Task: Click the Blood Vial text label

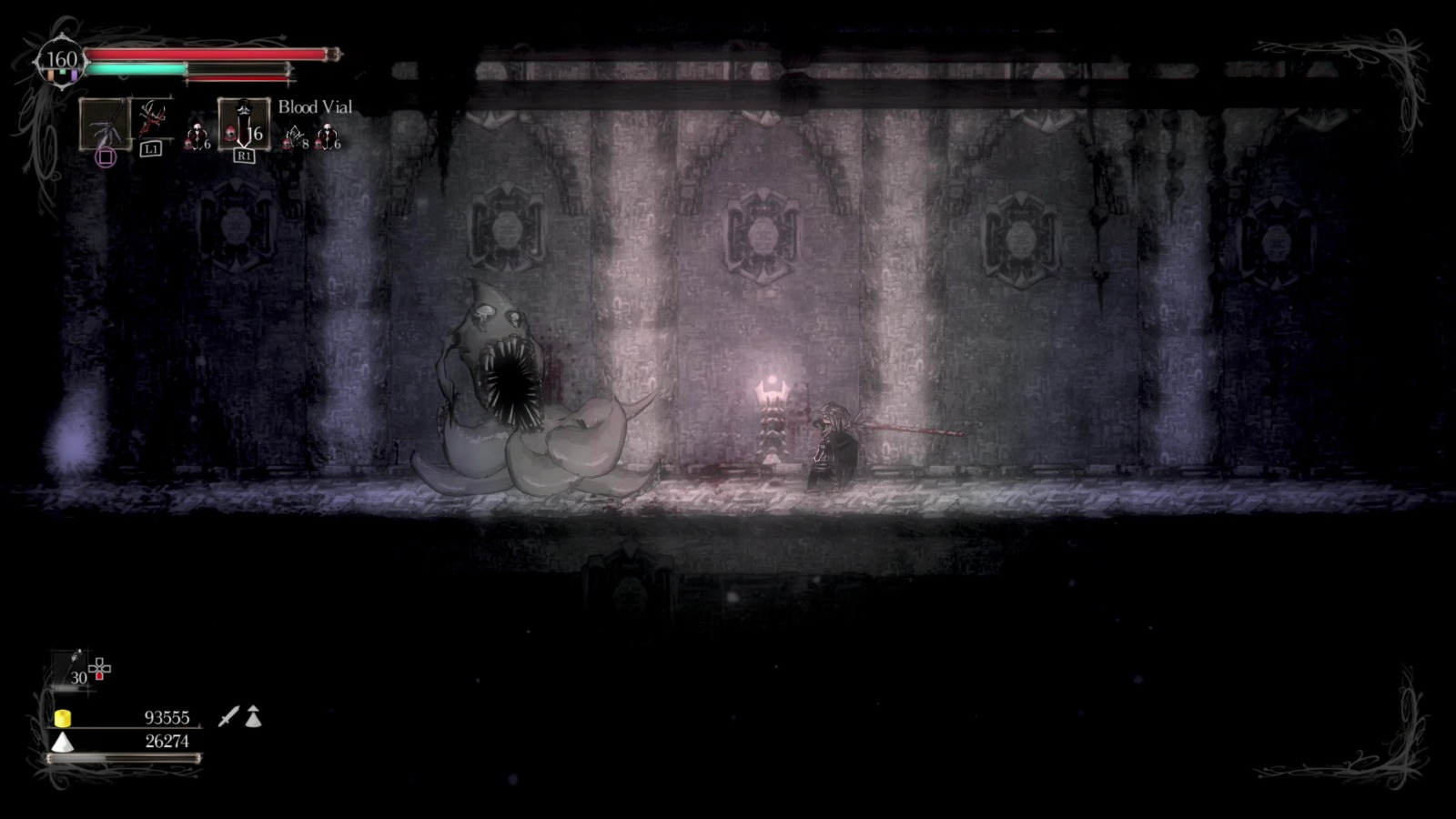Action: (315, 107)
